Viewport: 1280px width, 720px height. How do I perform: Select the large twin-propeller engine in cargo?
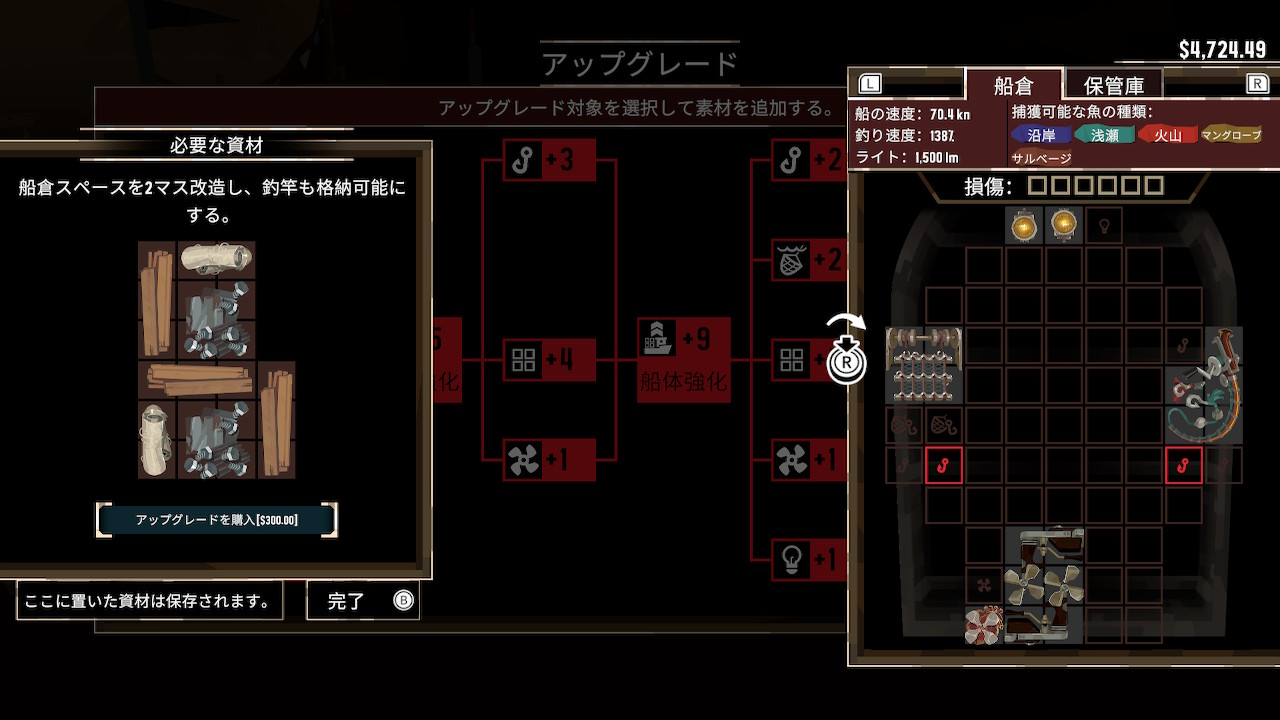tap(1044, 585)
